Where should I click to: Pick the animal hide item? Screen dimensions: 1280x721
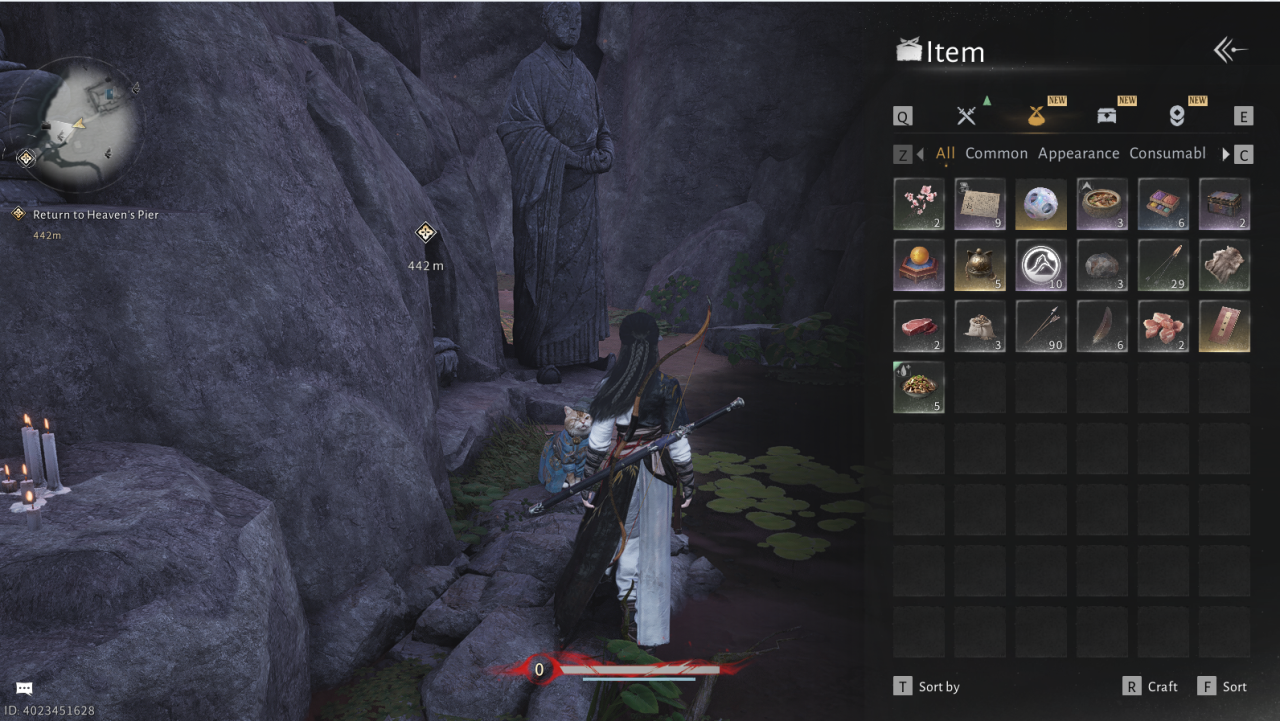(x=1224, y=265)
